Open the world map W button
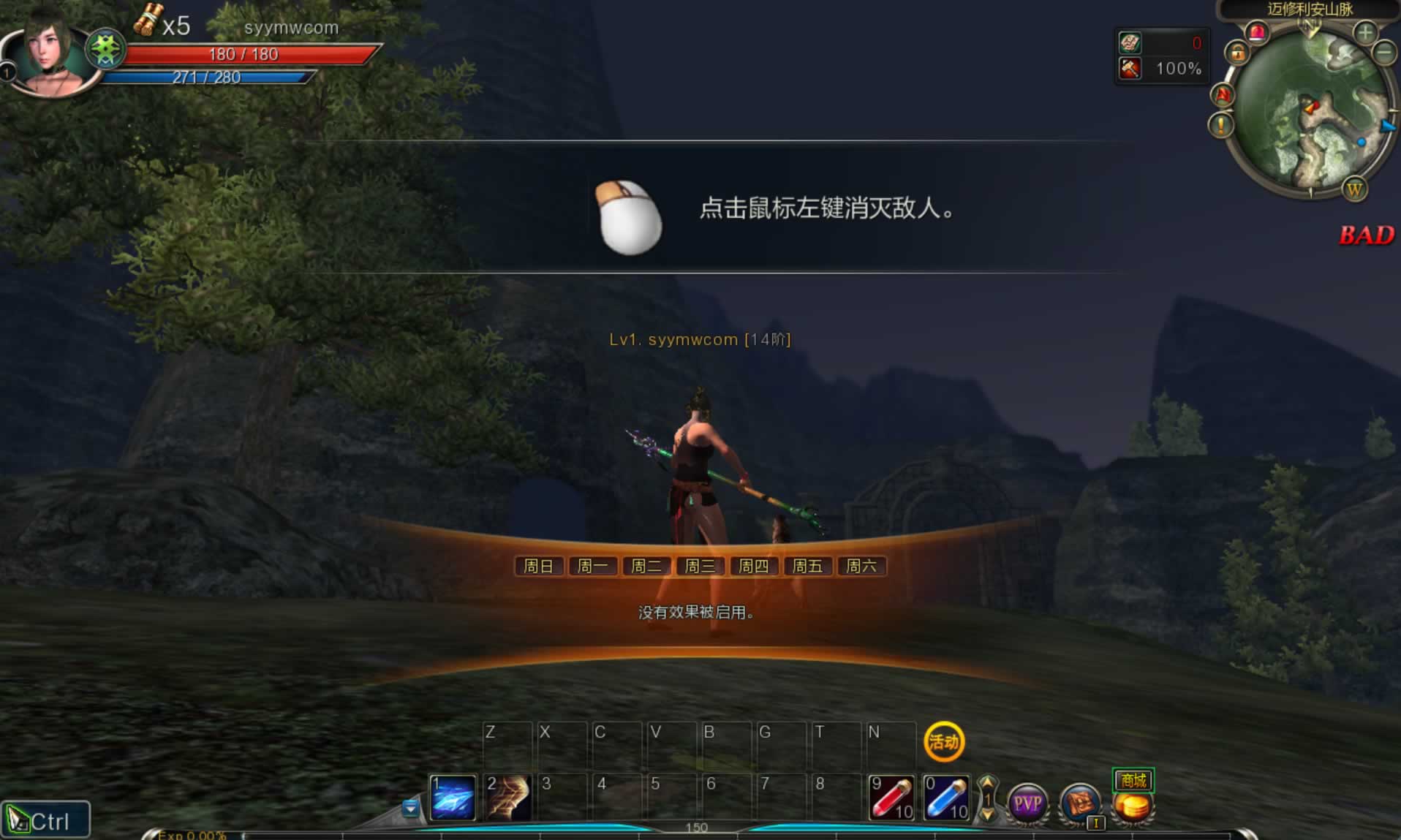1401x840 pixels. (x=1354, y=190)
